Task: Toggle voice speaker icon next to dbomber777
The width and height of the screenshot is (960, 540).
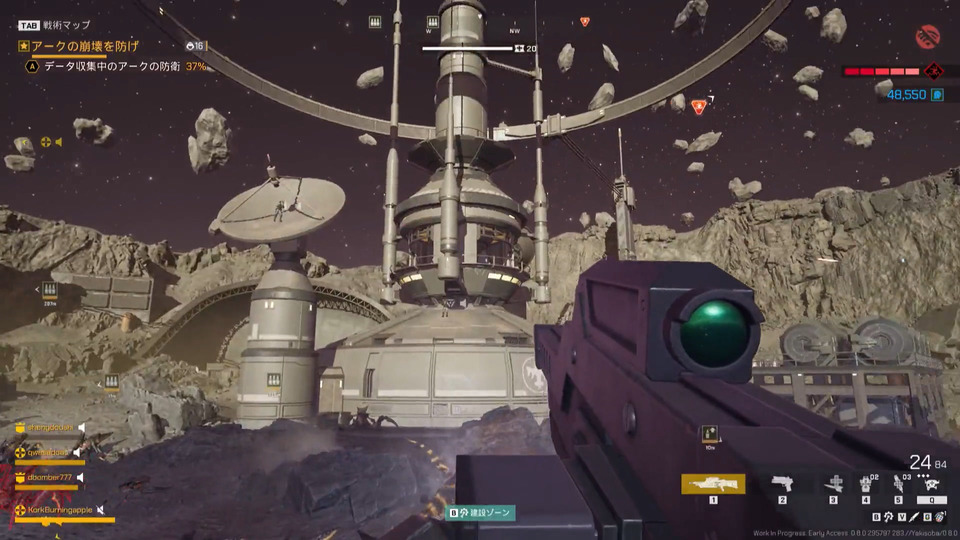Action: (x=81, y=478)
